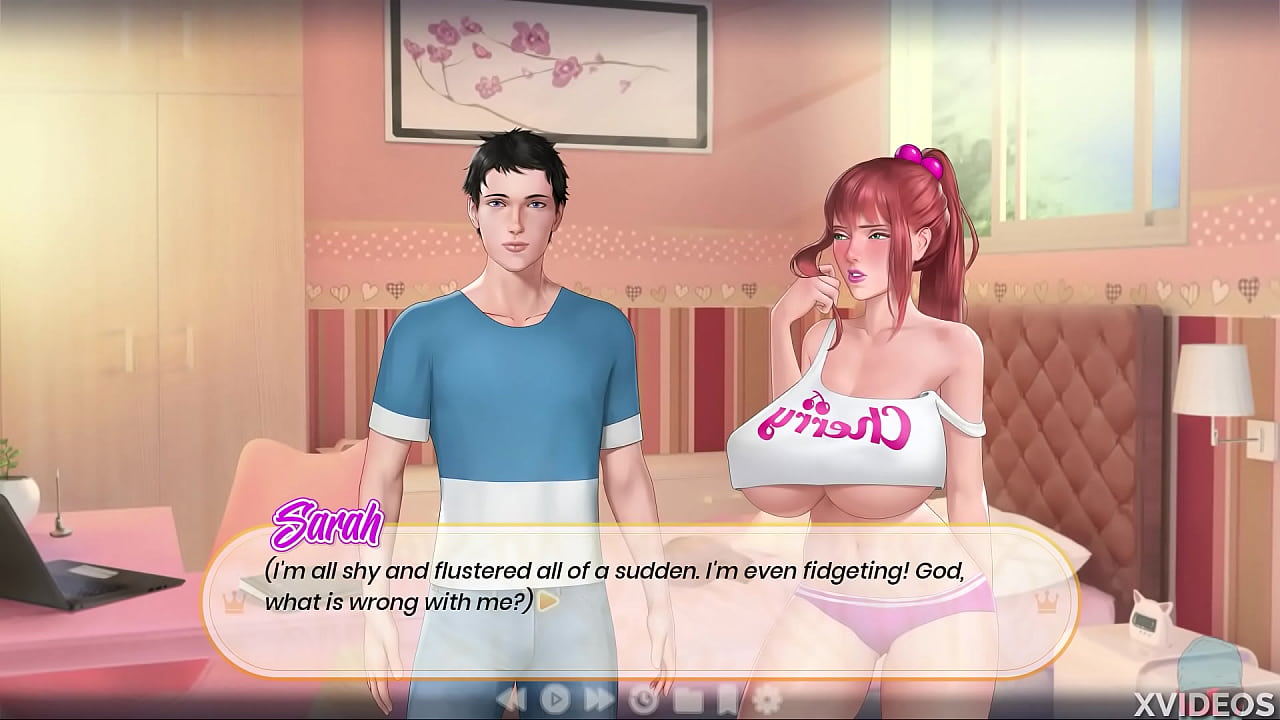The width and height of the screenshot is (1280, 720).
Task: Open the save/load menu via folder icon
Action: point(690,699)
